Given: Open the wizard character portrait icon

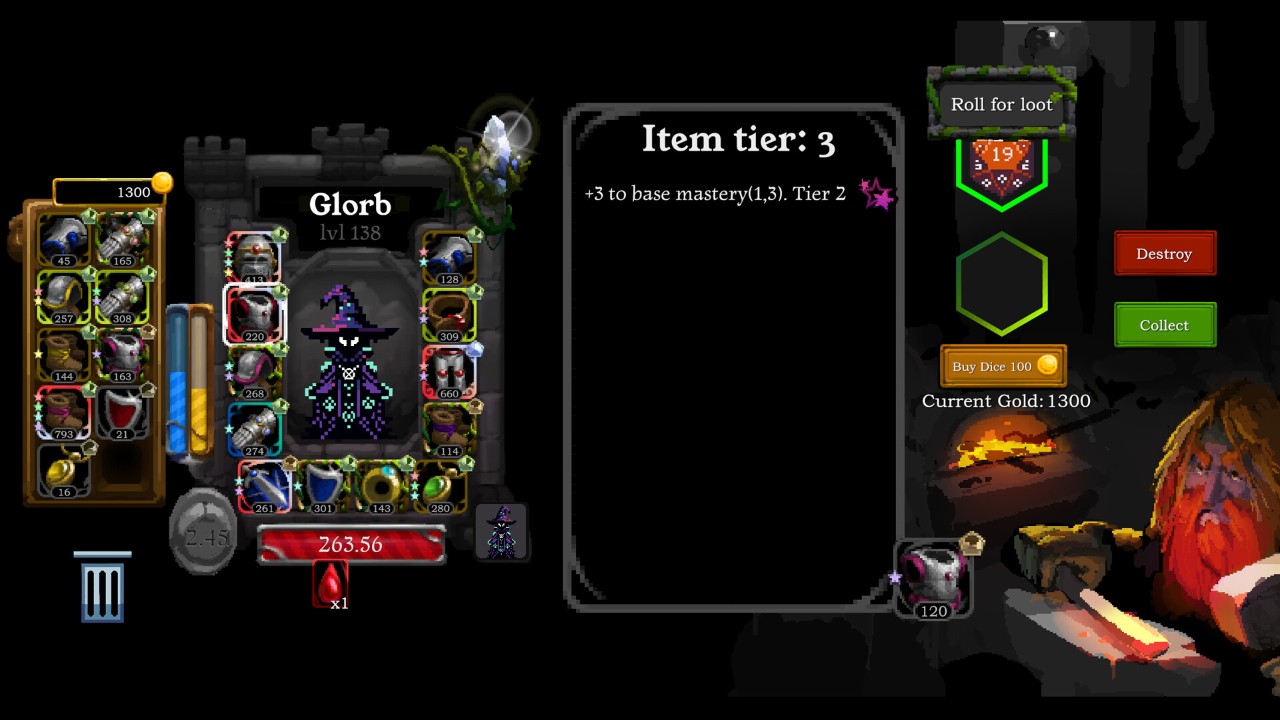Looking at the screenshot, I should click(x=501, y=532).
